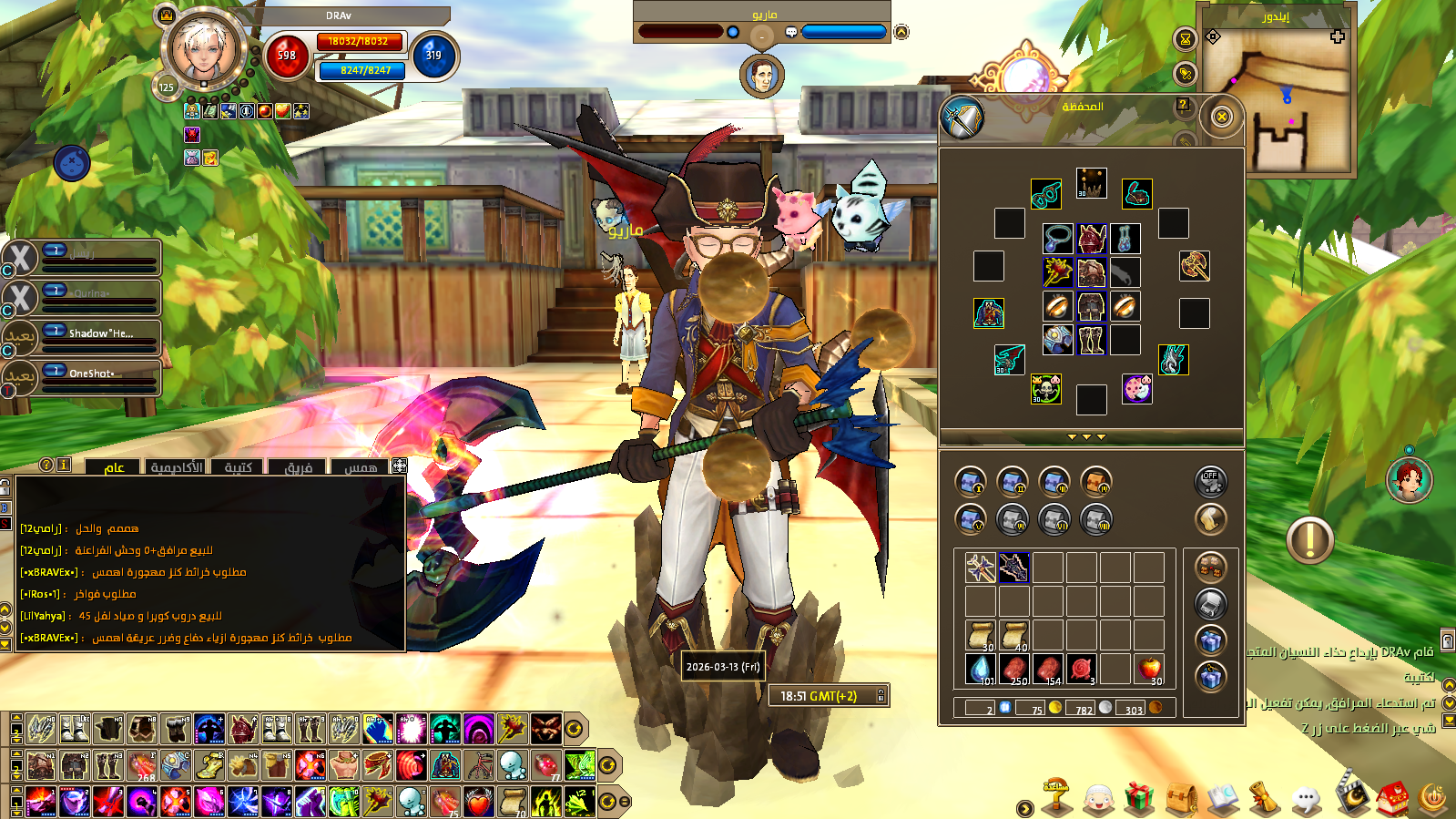The width and height of the screenshot is (1456, 819).
Task: Open the red-haired companion portrait
Action: pyautogui.click(x=1409, y=479)
